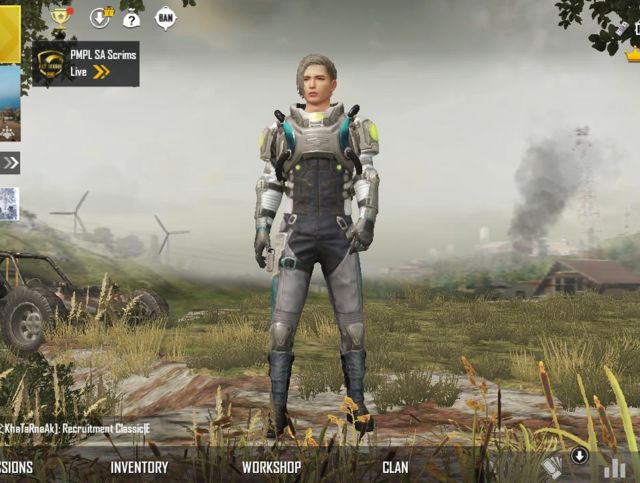Open the trophy rewards icon
The width and height of the screenshot is (640, 483).
tap(61, 17)
